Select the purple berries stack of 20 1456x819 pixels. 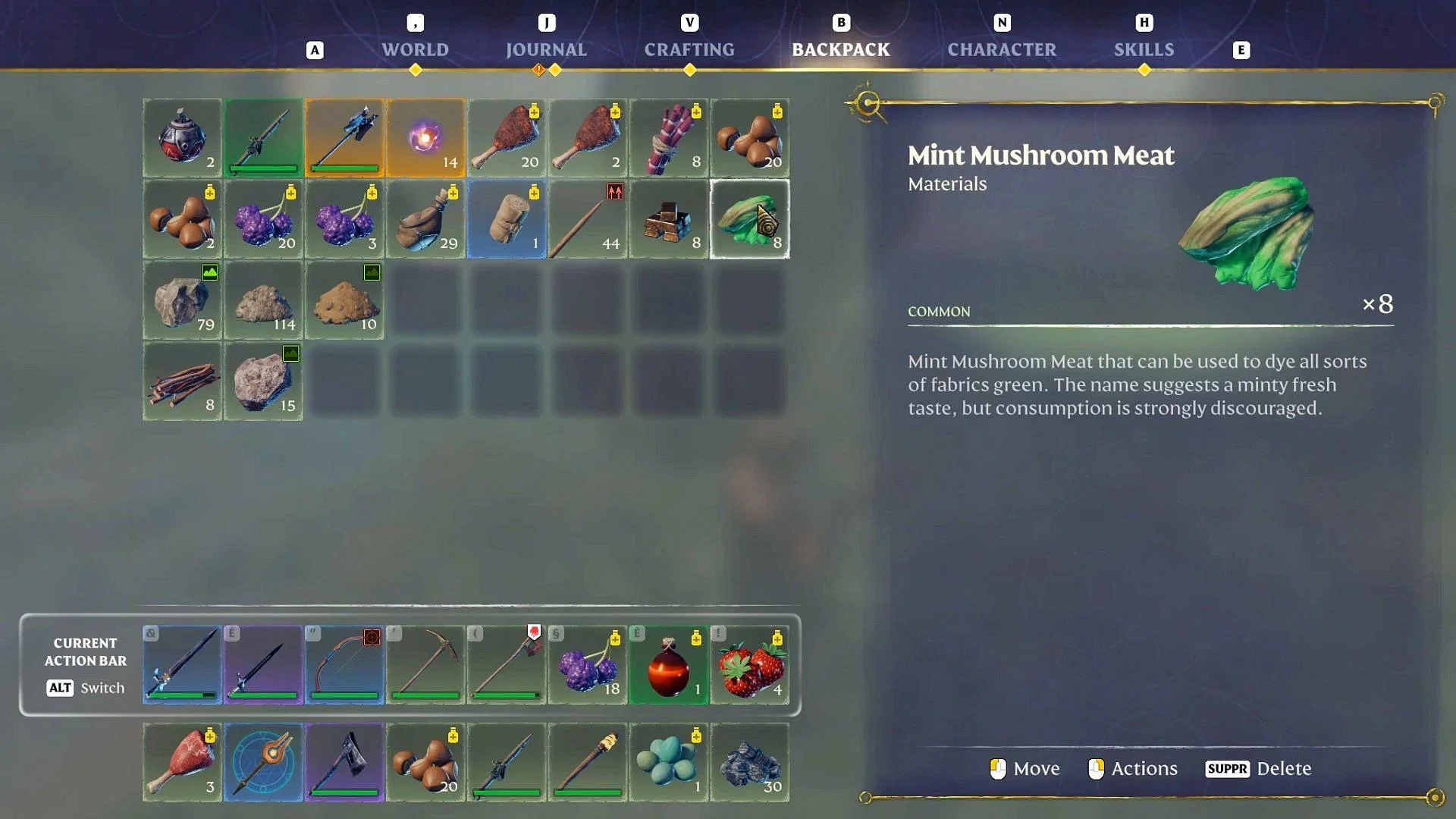click(263, 219)
